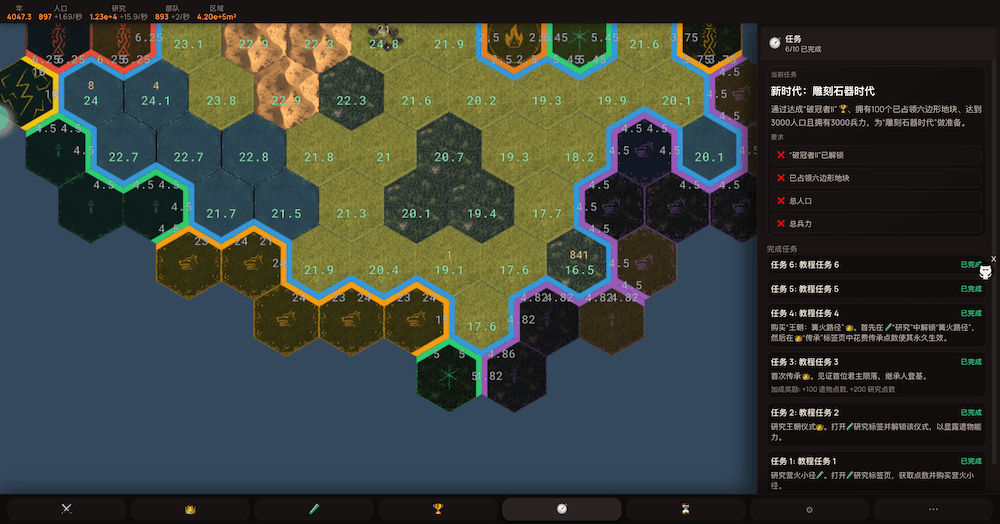Open the three-dots more menu
This screenshot has height=524, width=1000.
(x=933, y=508)
